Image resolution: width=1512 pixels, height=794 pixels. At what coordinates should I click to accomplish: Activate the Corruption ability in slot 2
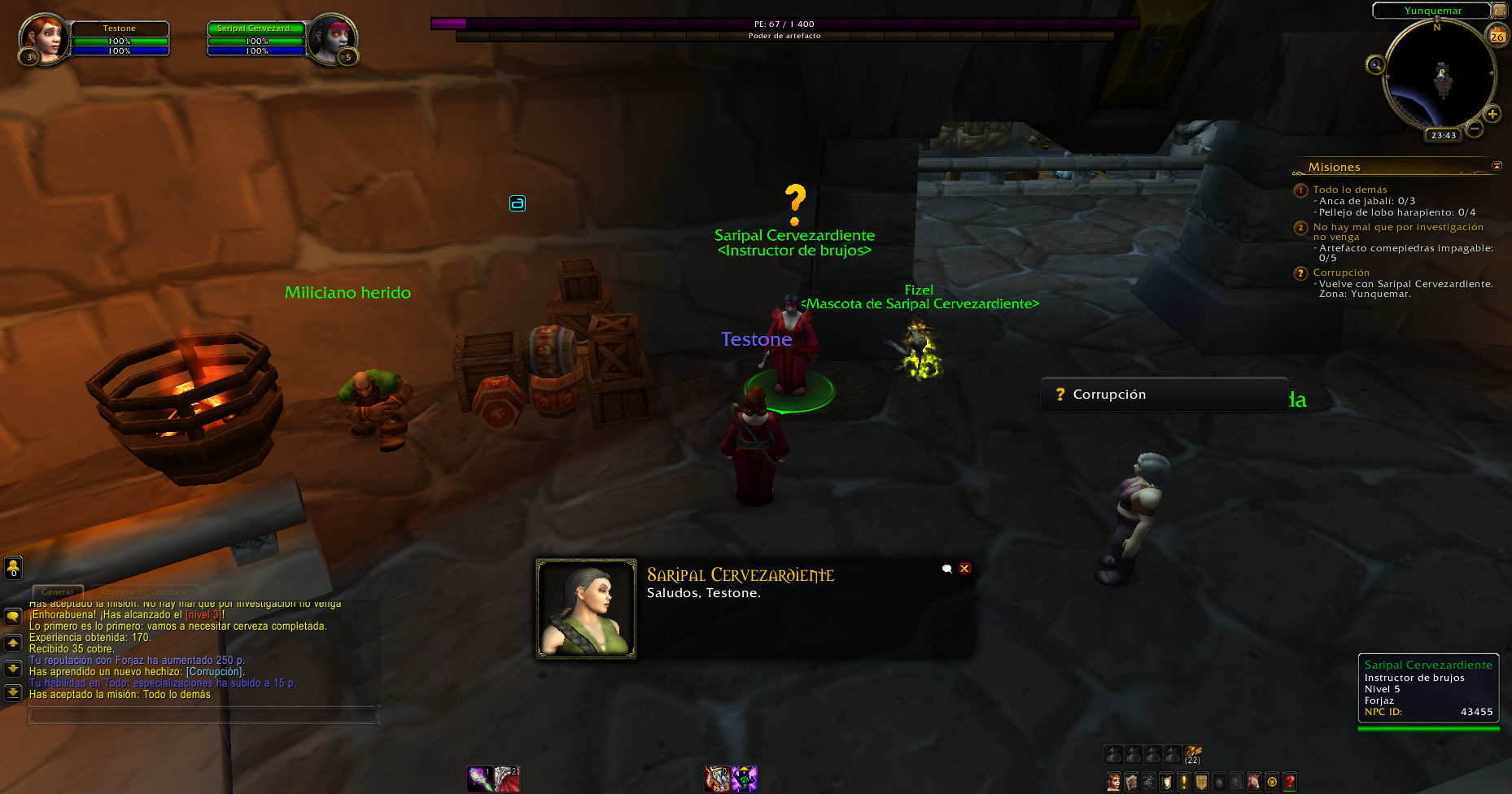[507, 779]
